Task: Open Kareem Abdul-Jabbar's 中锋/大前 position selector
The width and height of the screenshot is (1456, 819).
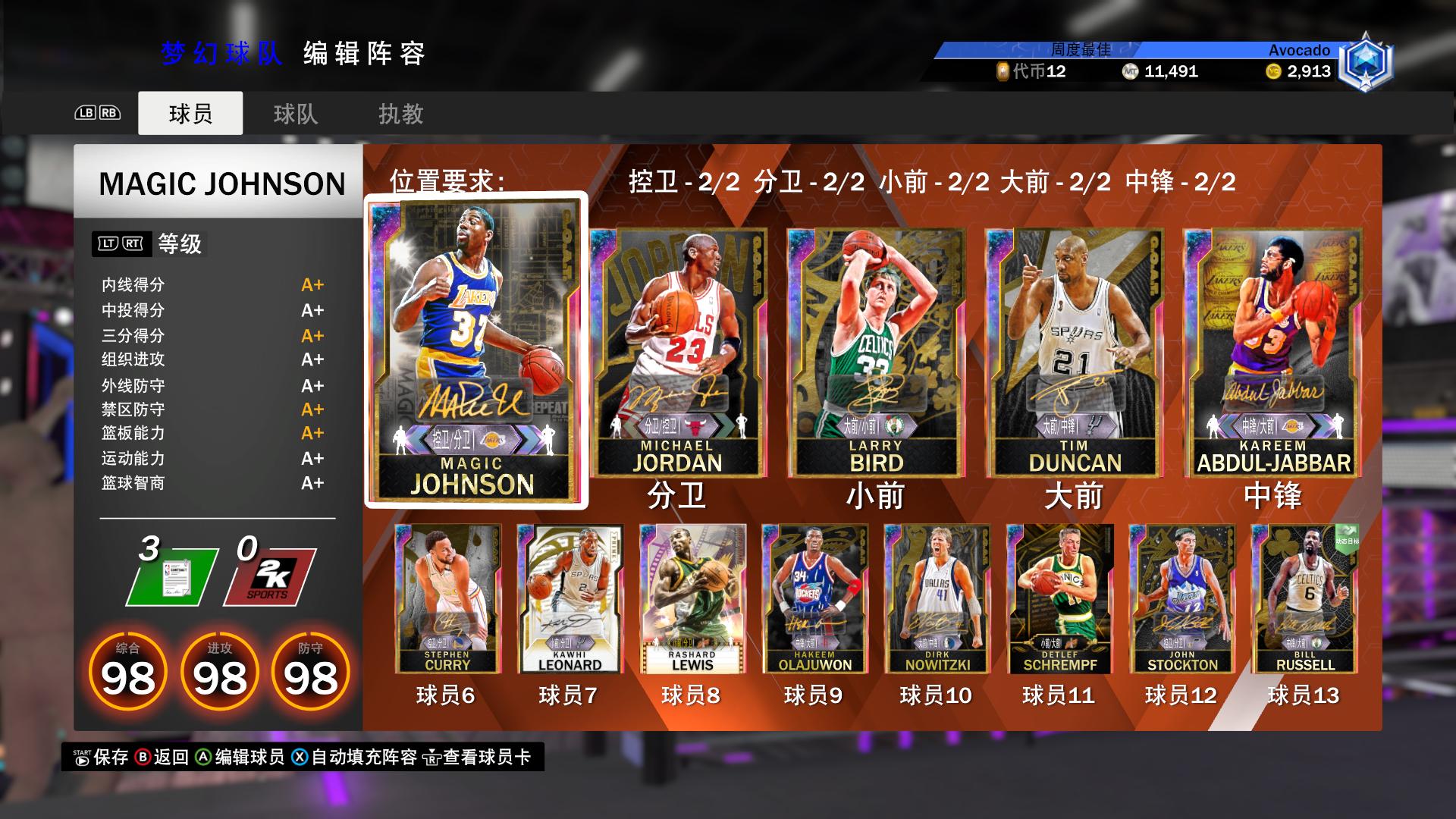Action: [x=1260, y=425]
